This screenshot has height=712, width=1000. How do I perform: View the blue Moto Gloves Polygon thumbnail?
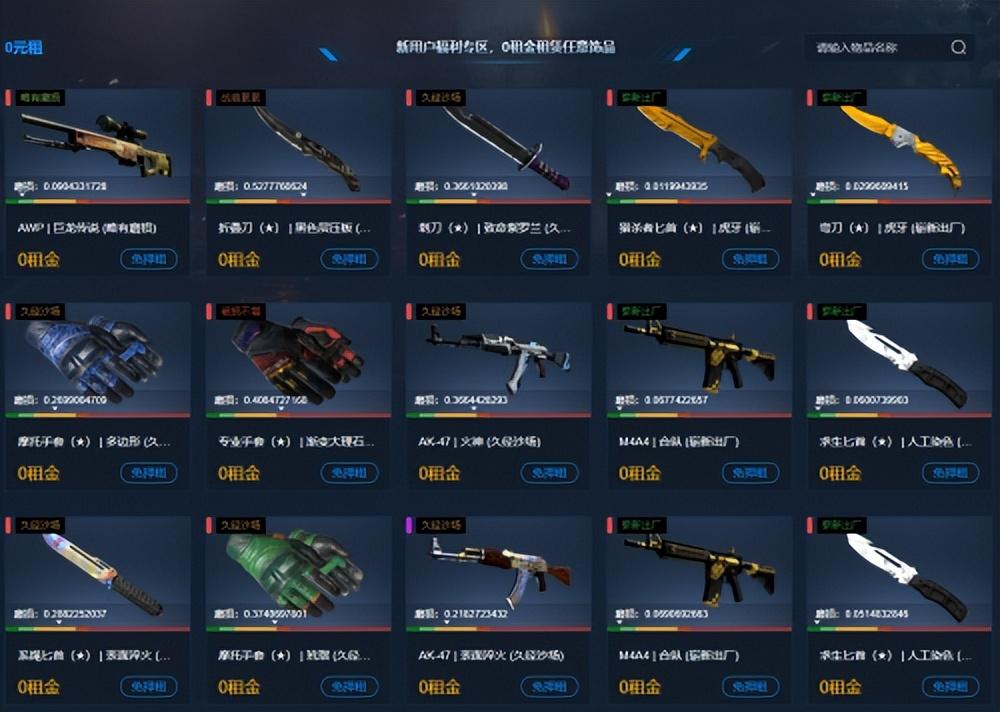pyautogui.click(x=98, y=358)
